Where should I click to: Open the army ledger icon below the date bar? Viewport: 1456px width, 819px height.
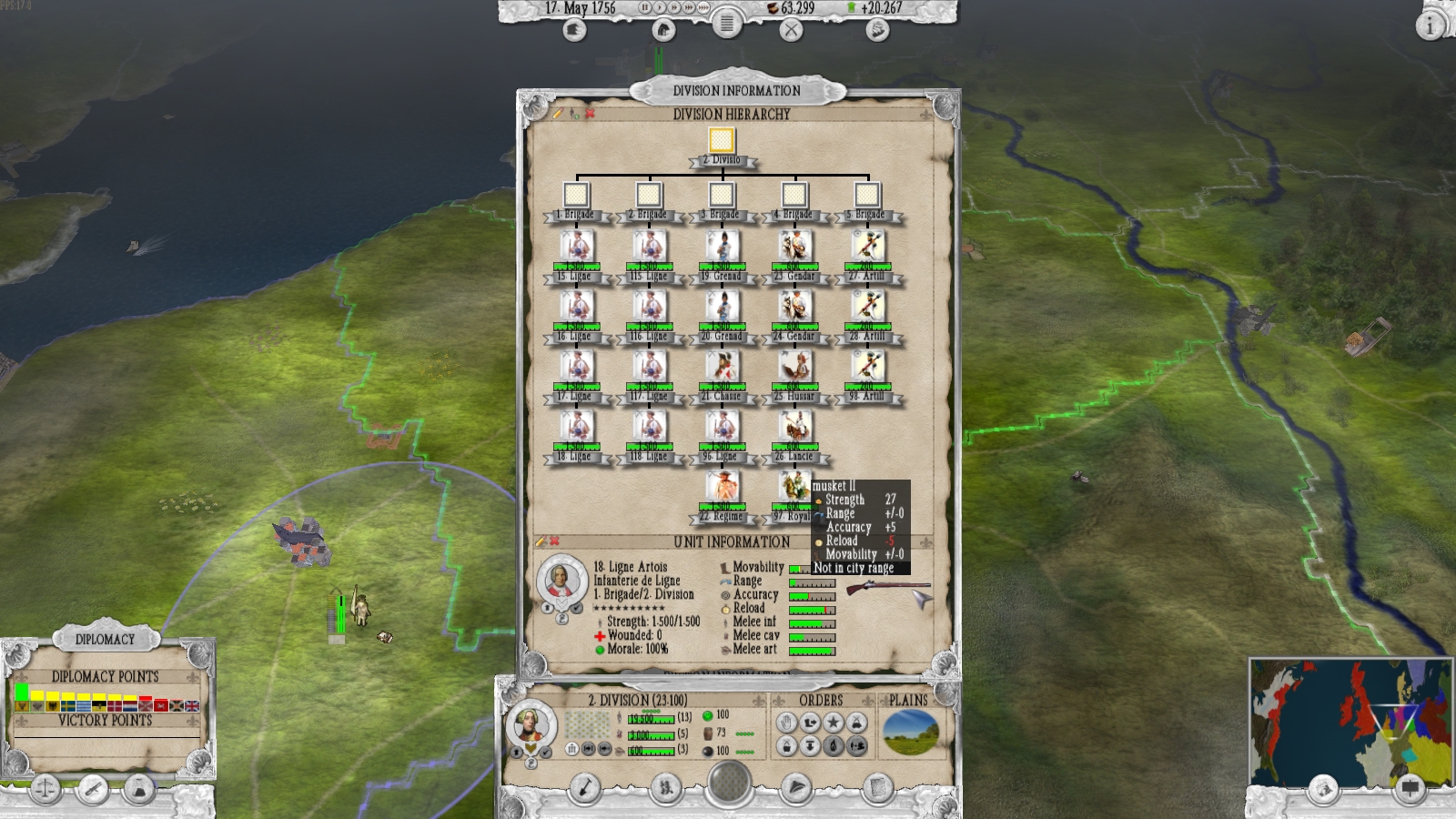click(575, 28)
